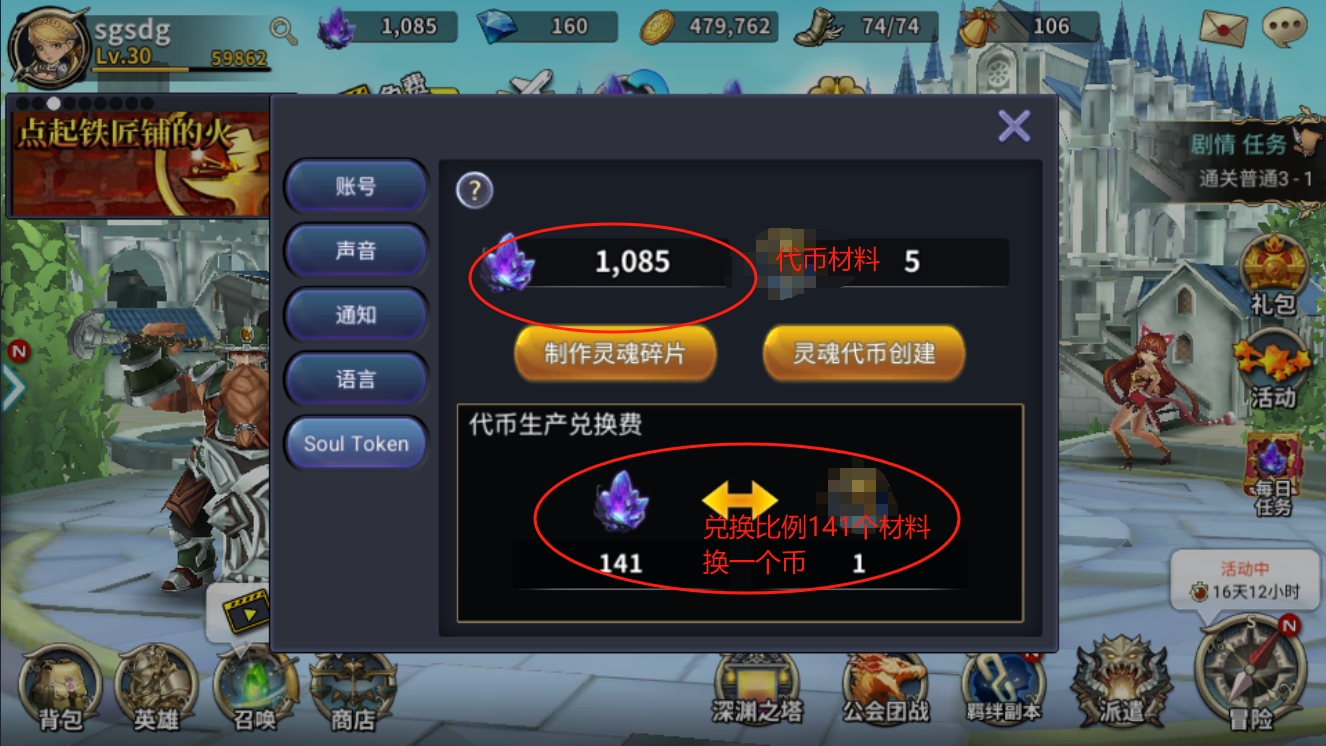Viewport: 1326px width, 746px height.
Task: Switch to the 账号 tab
Action: 356,186
